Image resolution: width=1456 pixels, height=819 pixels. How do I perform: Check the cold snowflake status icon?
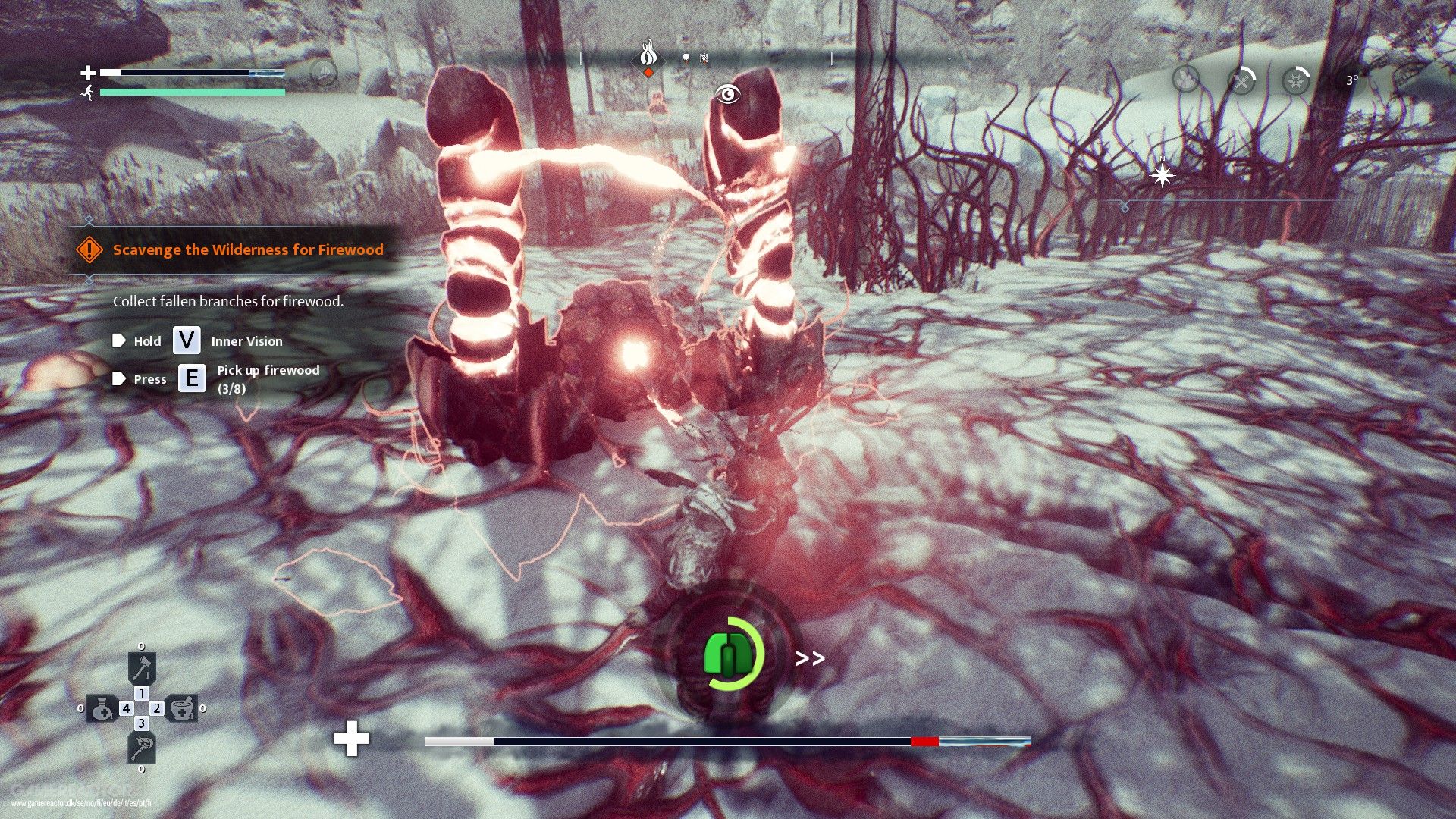pyautogui.click(x=1296, y=79)
